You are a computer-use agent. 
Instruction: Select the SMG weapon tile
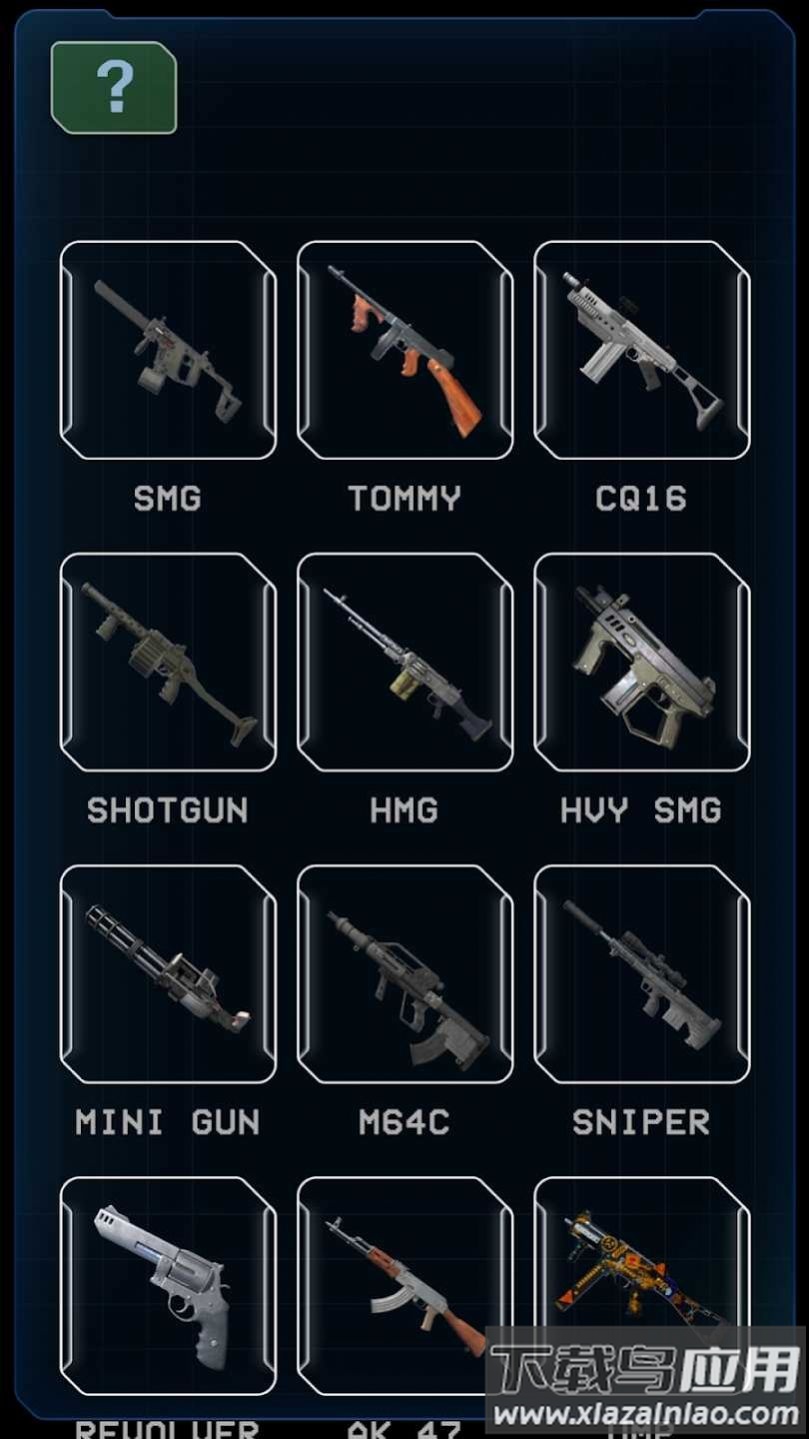pos(168,350)
